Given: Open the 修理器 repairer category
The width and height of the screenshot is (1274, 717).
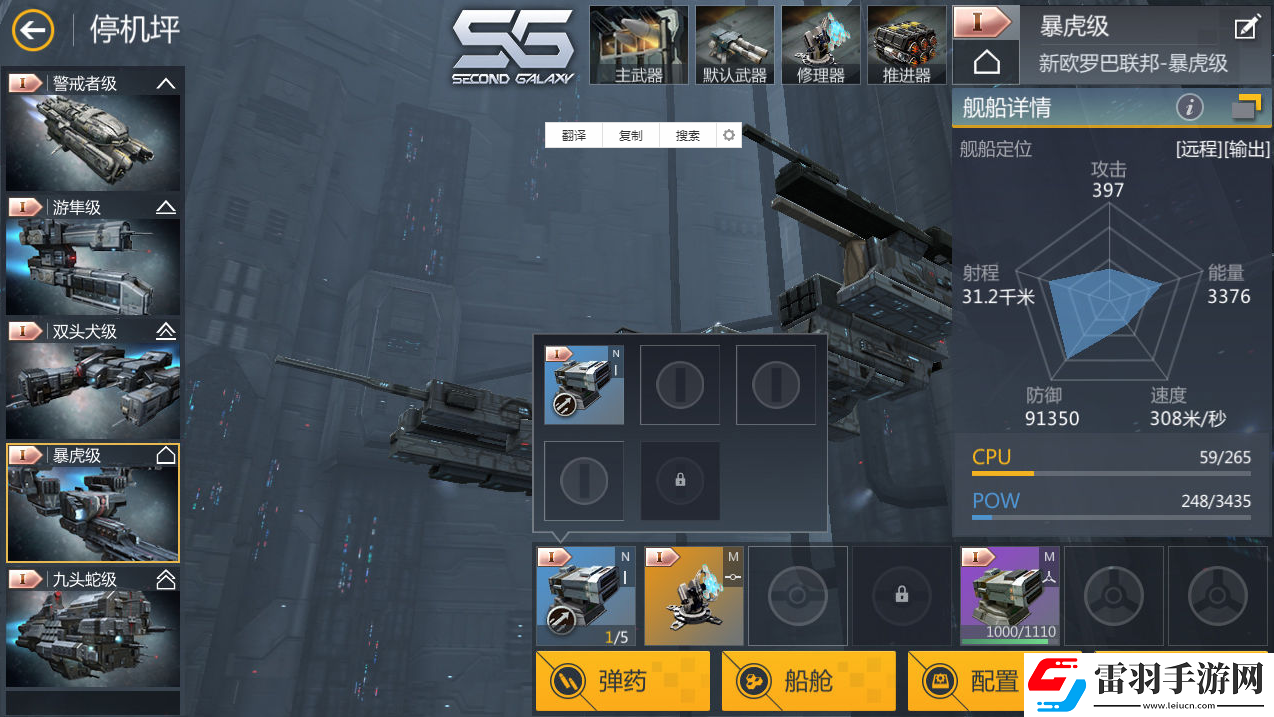Looking at the screenshot, I should pos(821,45).
